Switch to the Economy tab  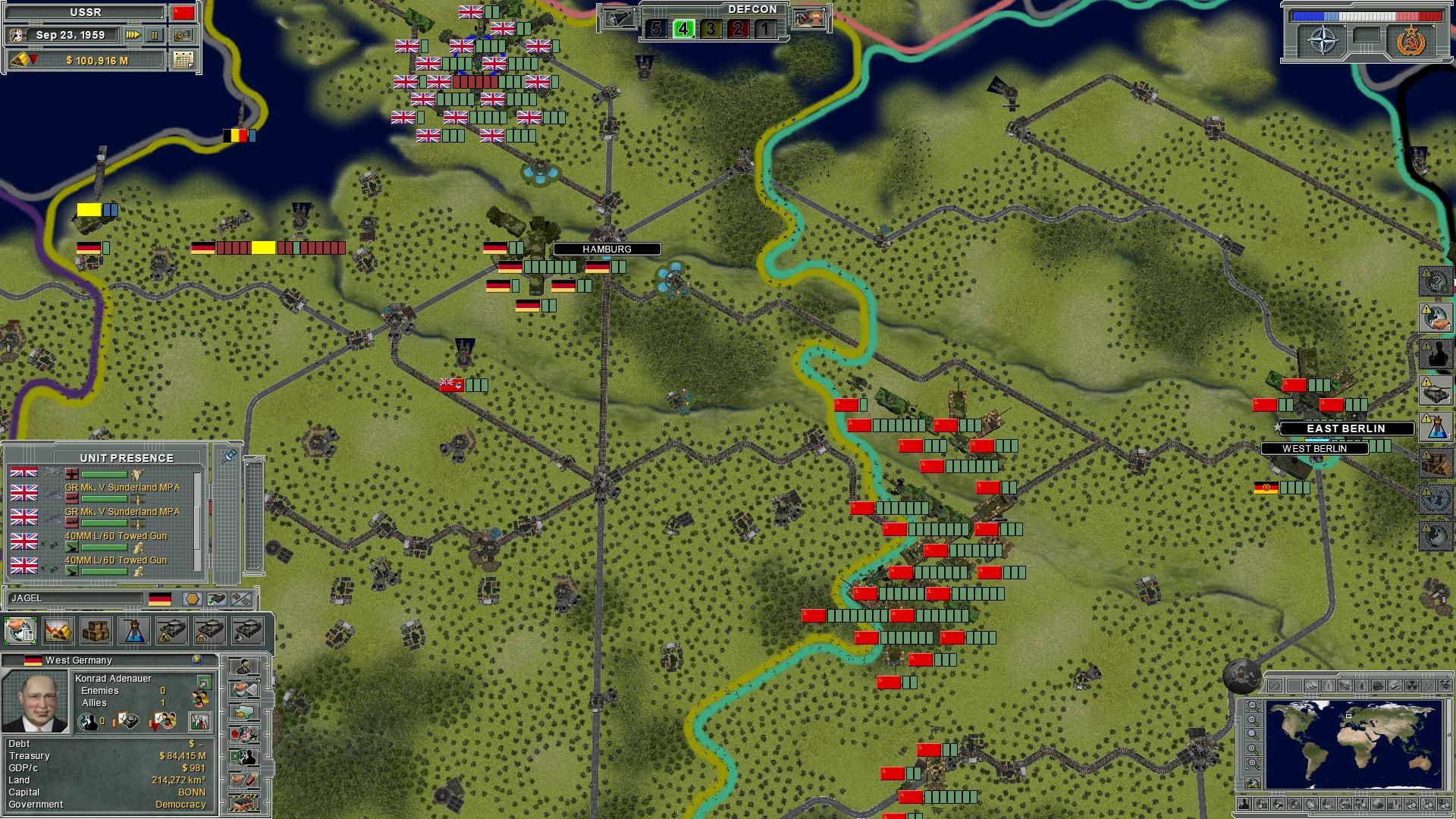point(58,630)
